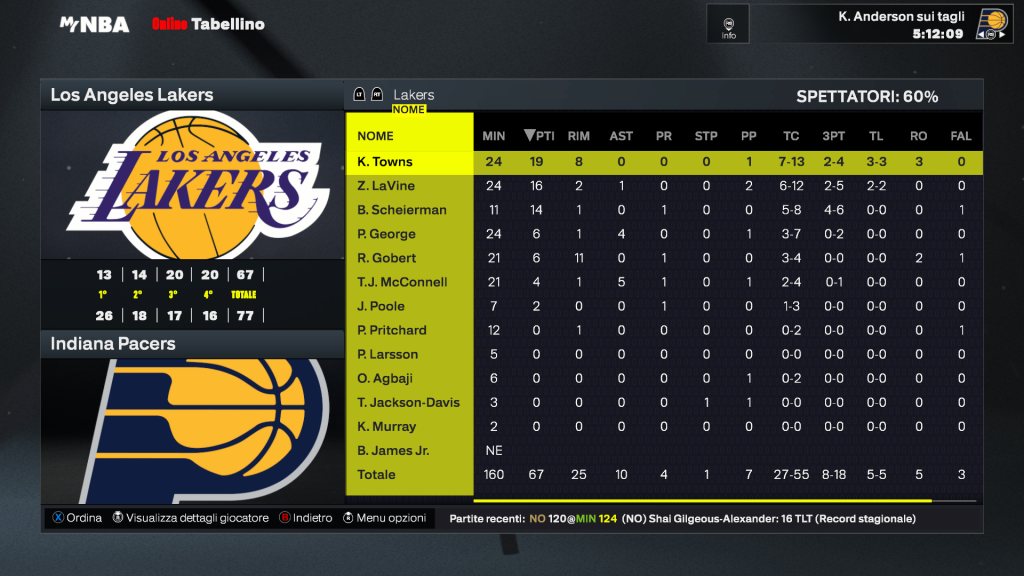Sort by the AST assists column

point(621,136)
